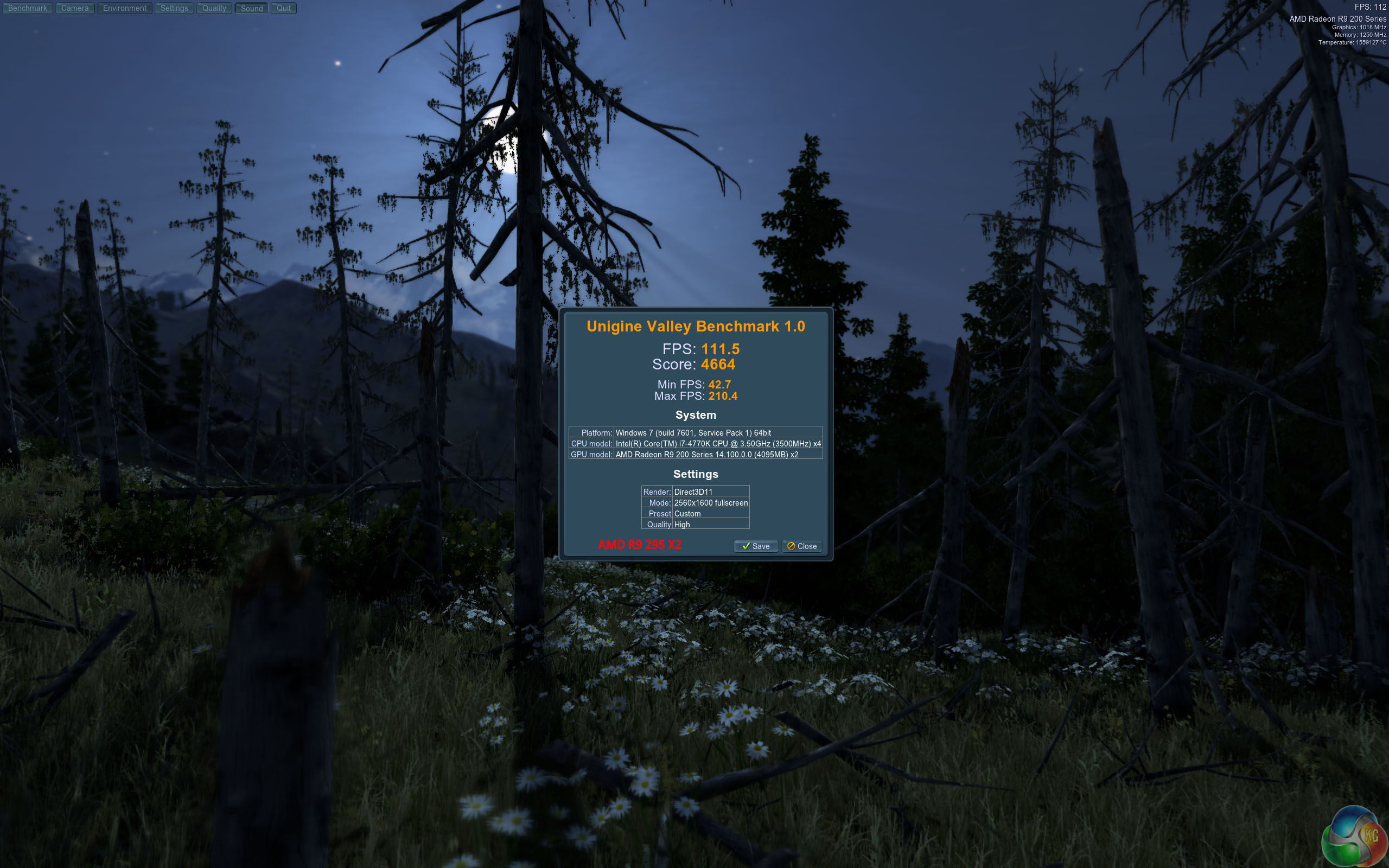Save the benchmark results
Image resolution: width=1389 pixels, height=868 pixels.
[755, 546]
